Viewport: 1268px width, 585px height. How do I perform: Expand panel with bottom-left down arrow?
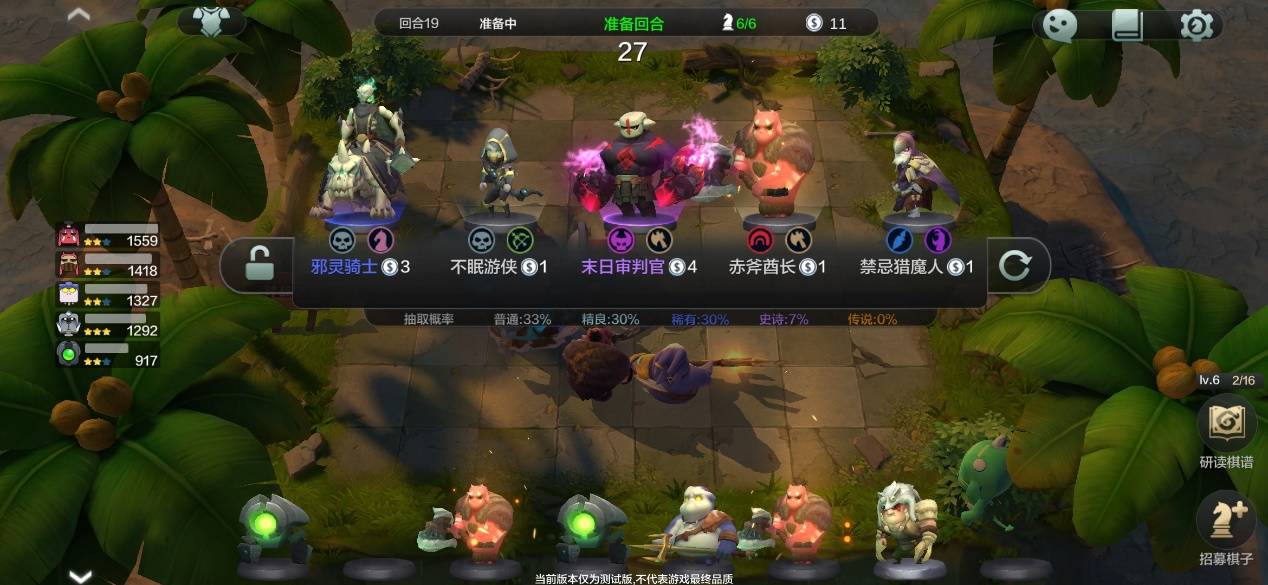pyautogui.click(x=80, y=575)
